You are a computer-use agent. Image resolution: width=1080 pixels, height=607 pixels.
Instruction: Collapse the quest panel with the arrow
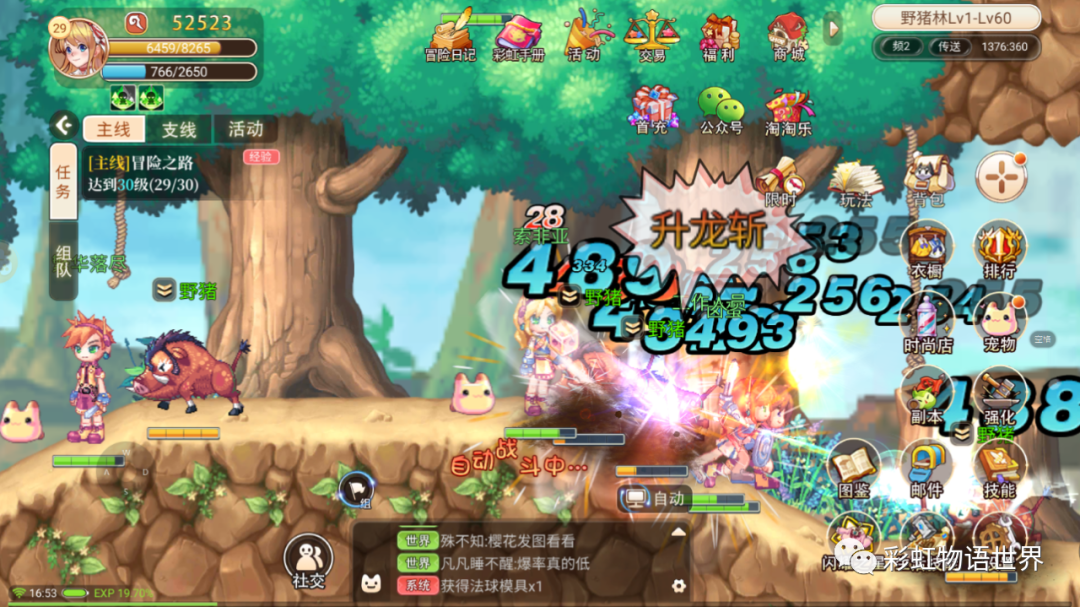(x=65, y=126)
